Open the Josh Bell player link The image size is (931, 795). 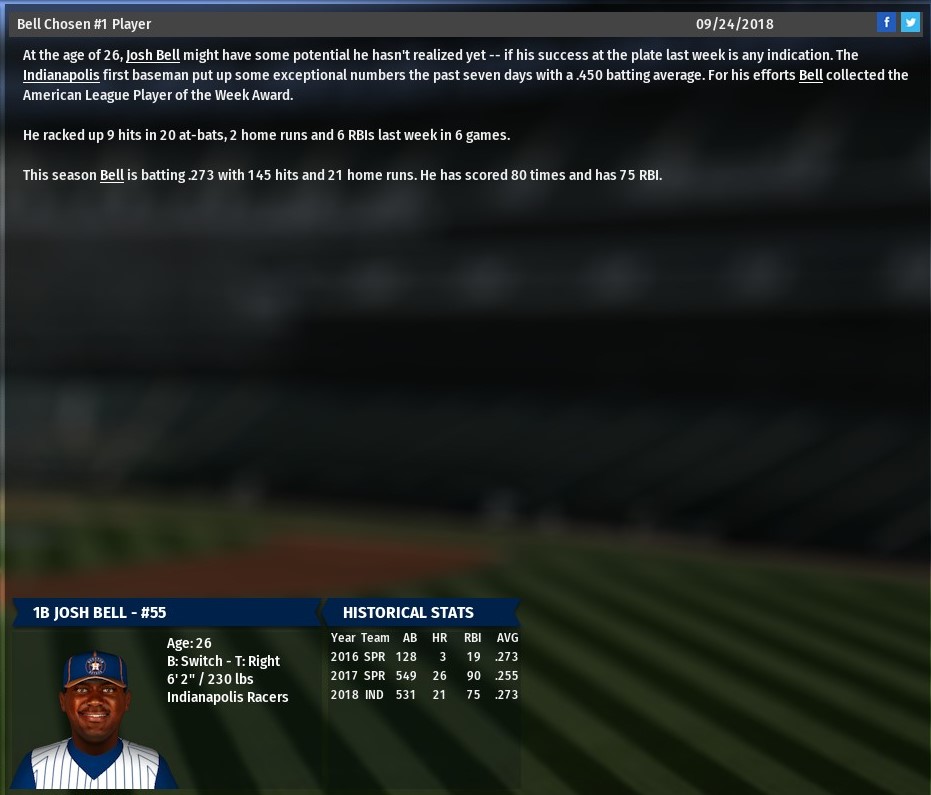pyautogui.click(x=153, y=55)
